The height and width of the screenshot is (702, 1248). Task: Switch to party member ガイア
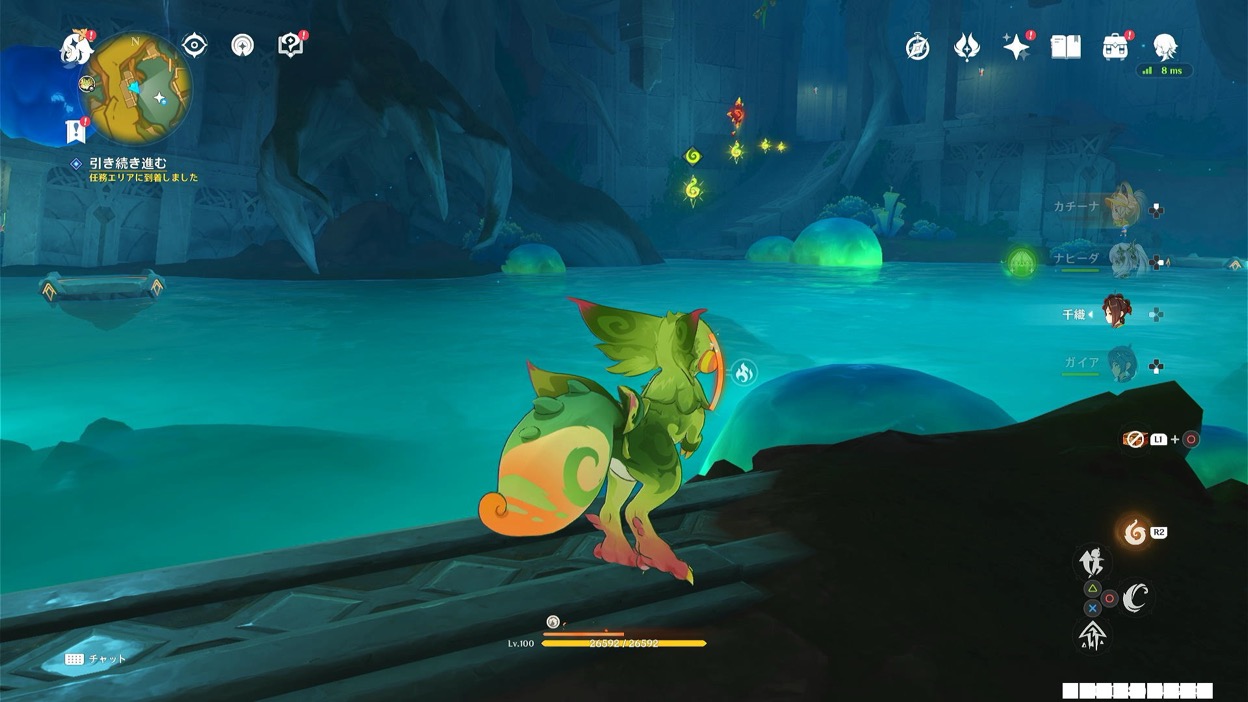tap(1122, 364)
